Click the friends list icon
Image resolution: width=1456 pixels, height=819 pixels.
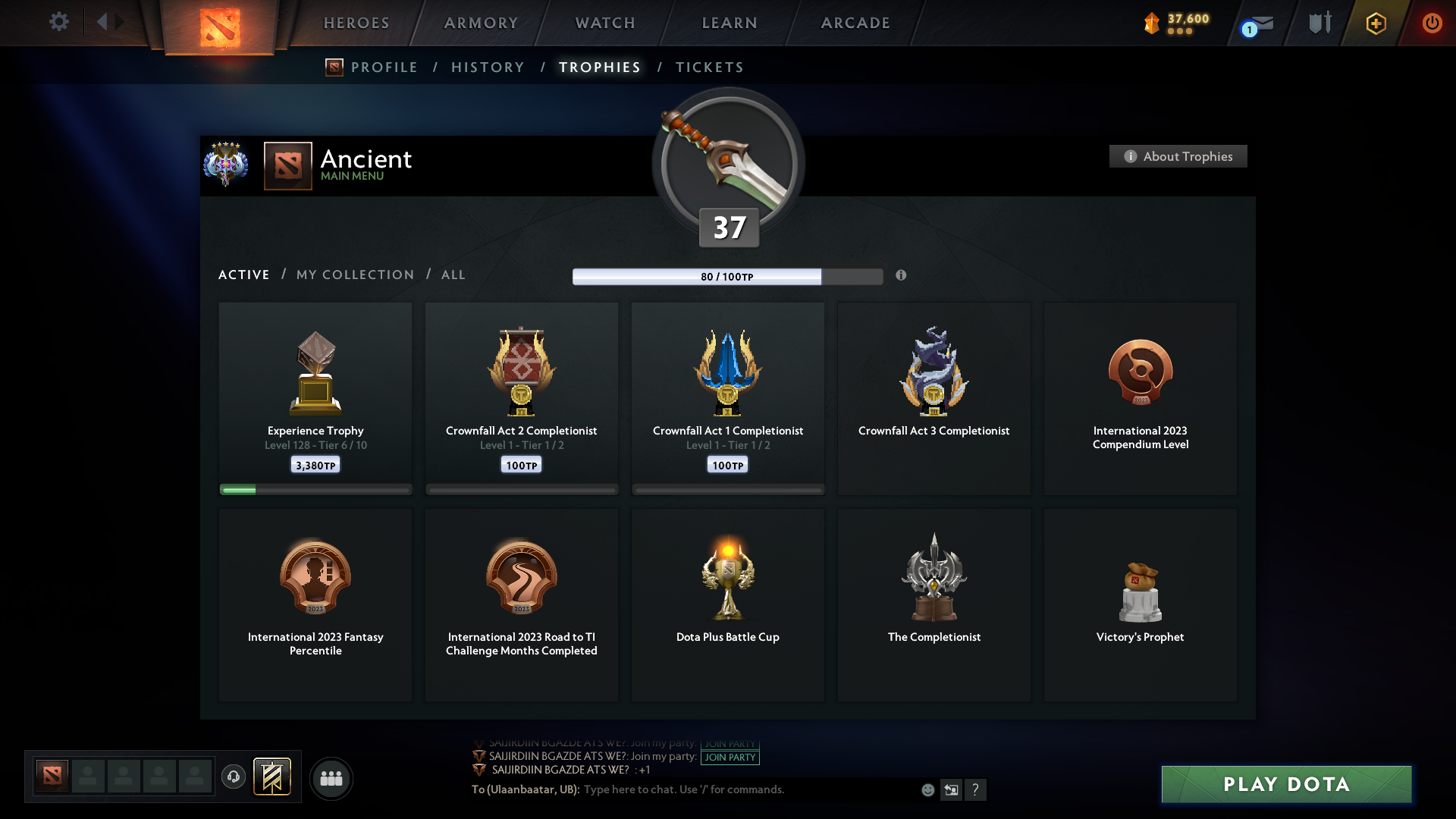(x=330, y=778)
